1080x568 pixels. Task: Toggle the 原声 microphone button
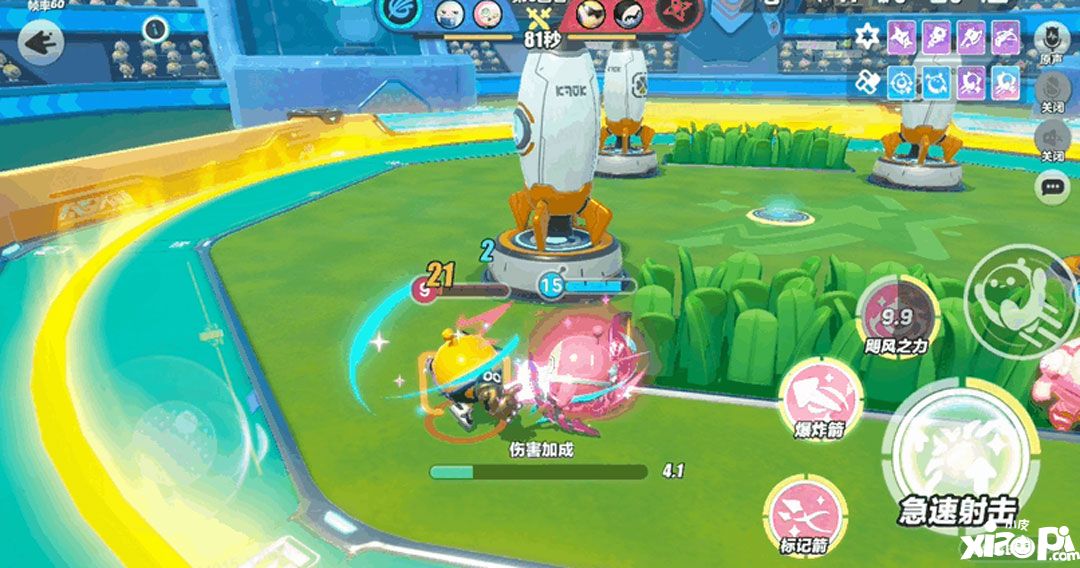pos(1051,40)
